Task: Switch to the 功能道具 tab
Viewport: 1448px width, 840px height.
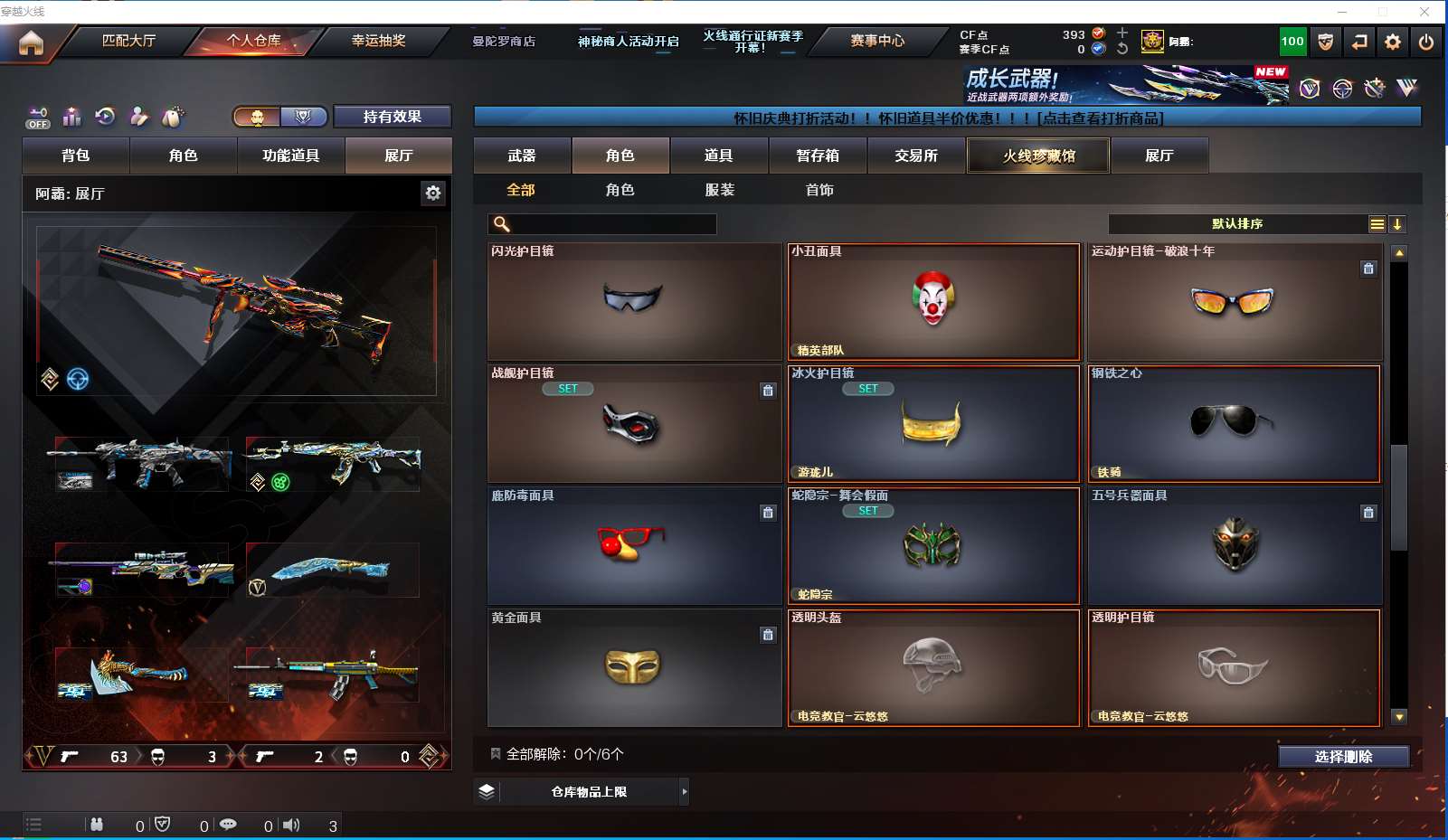Action: pyautogui.click(x=290, y=156)
